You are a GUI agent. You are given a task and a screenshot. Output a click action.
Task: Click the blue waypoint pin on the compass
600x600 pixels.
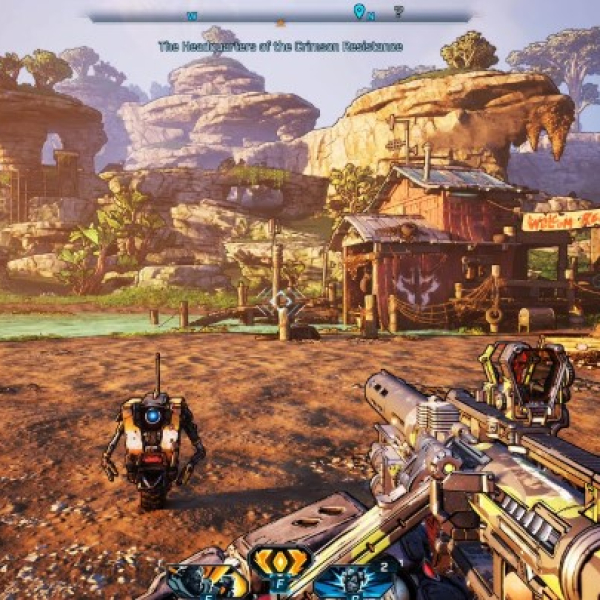[x=359, y=11]
